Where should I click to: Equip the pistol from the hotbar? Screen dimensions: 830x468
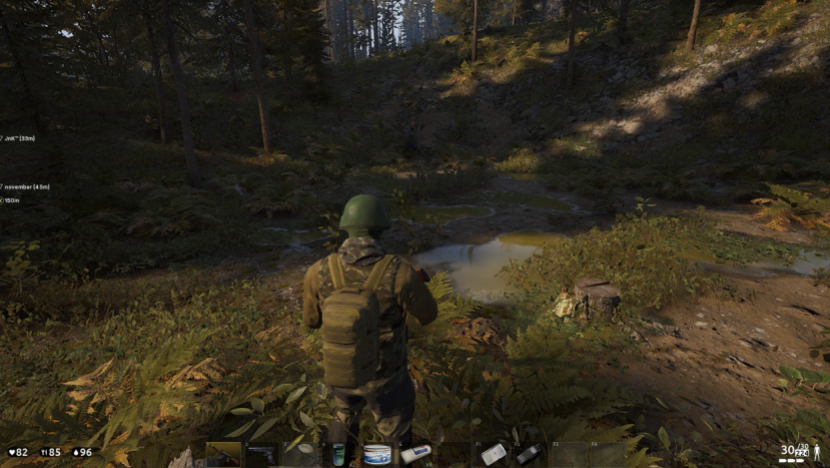click(x=261, y=455)
